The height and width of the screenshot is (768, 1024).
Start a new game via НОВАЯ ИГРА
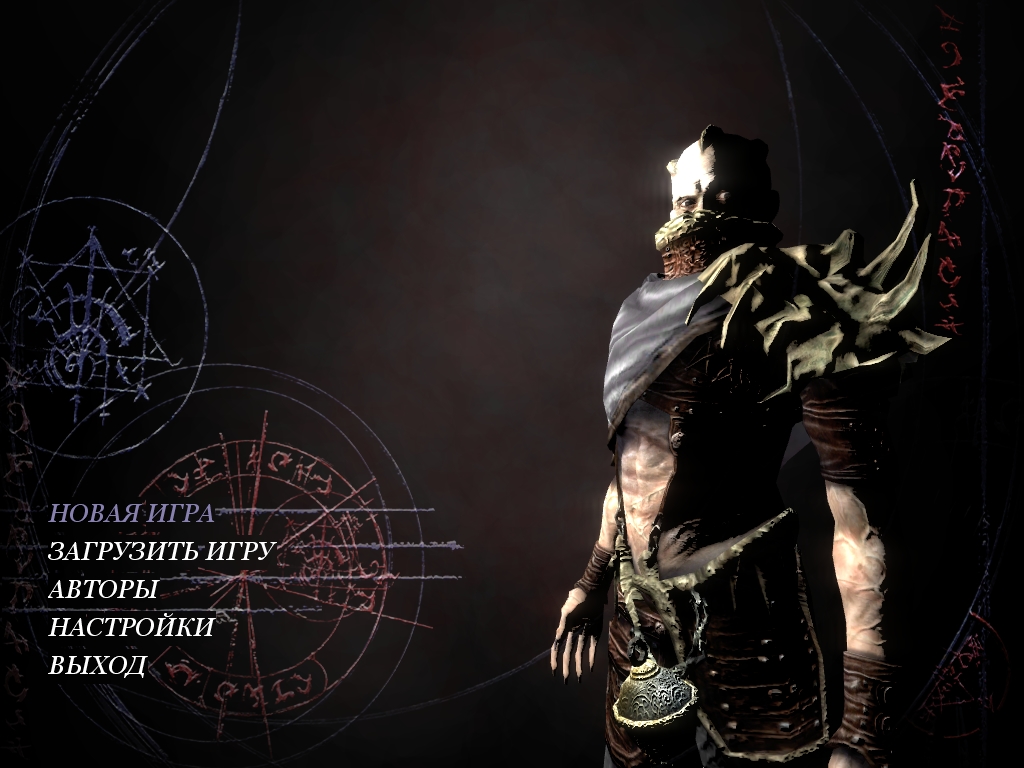click(131, 514)
